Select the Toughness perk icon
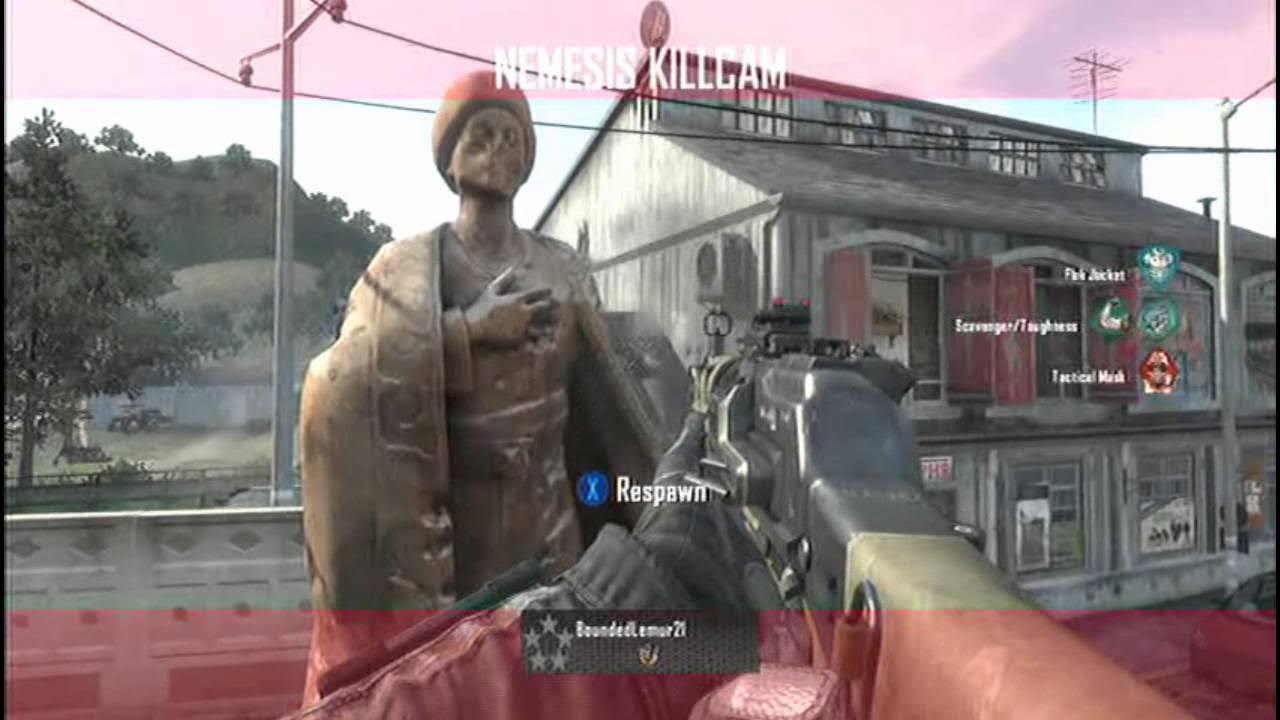The width and height of the screenshot is (1280, 720). [x=1160, y=318]
